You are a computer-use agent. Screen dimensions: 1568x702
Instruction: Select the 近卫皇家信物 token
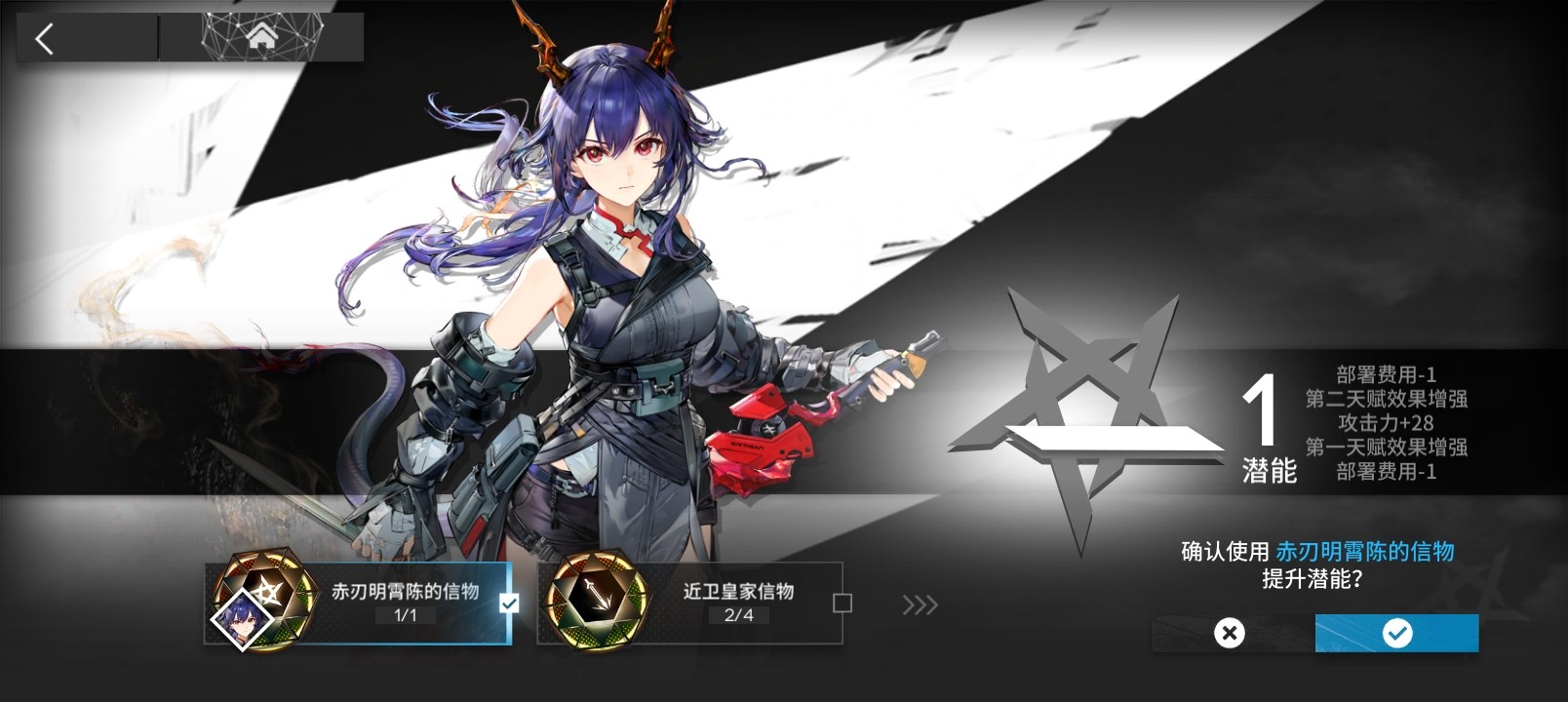pyautogui.click(x=690, y=603)
